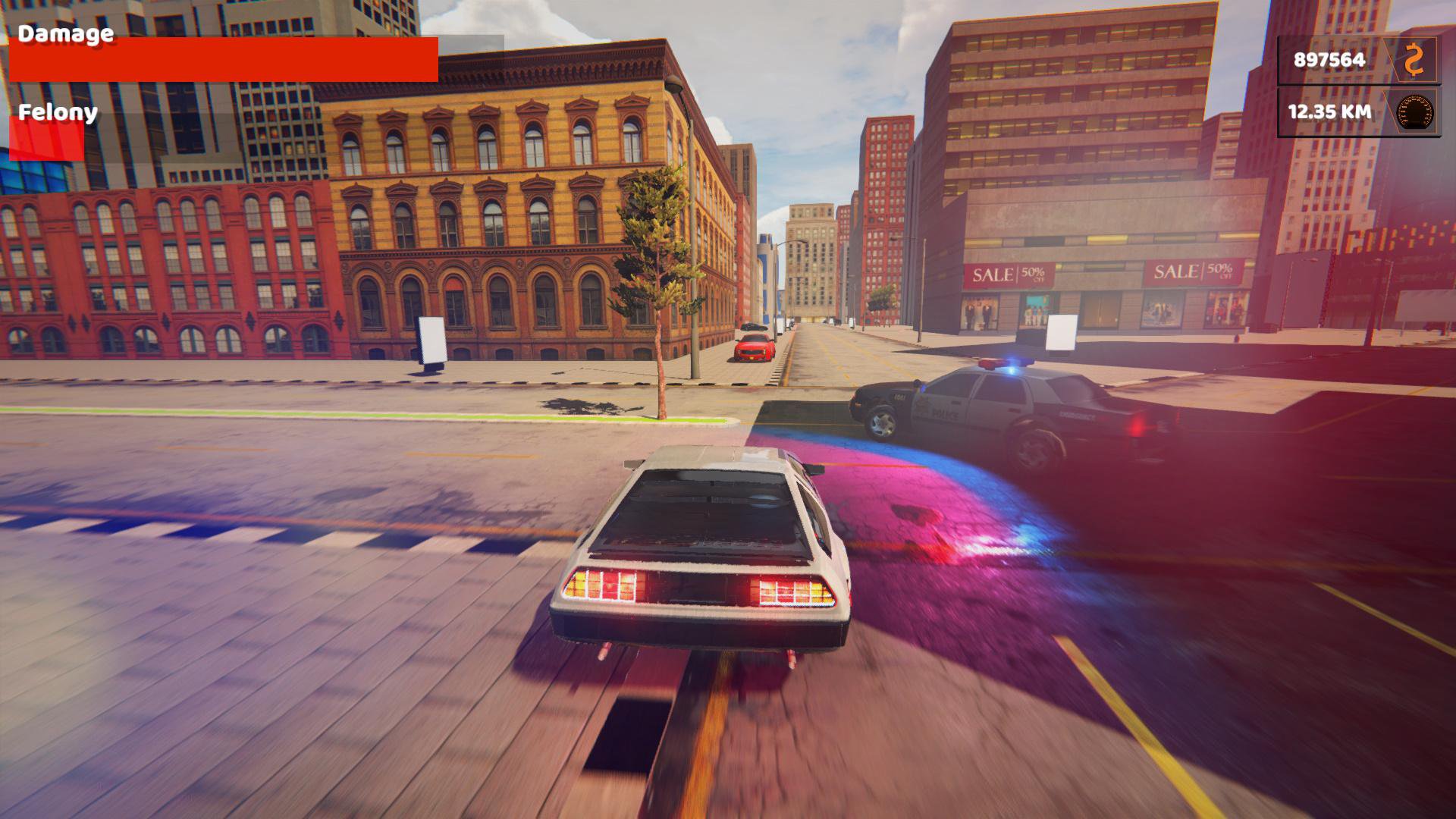Click the Felony text label
Image resolution: width=1456 pixels, height=819 pixels.
tap(57, 114)
